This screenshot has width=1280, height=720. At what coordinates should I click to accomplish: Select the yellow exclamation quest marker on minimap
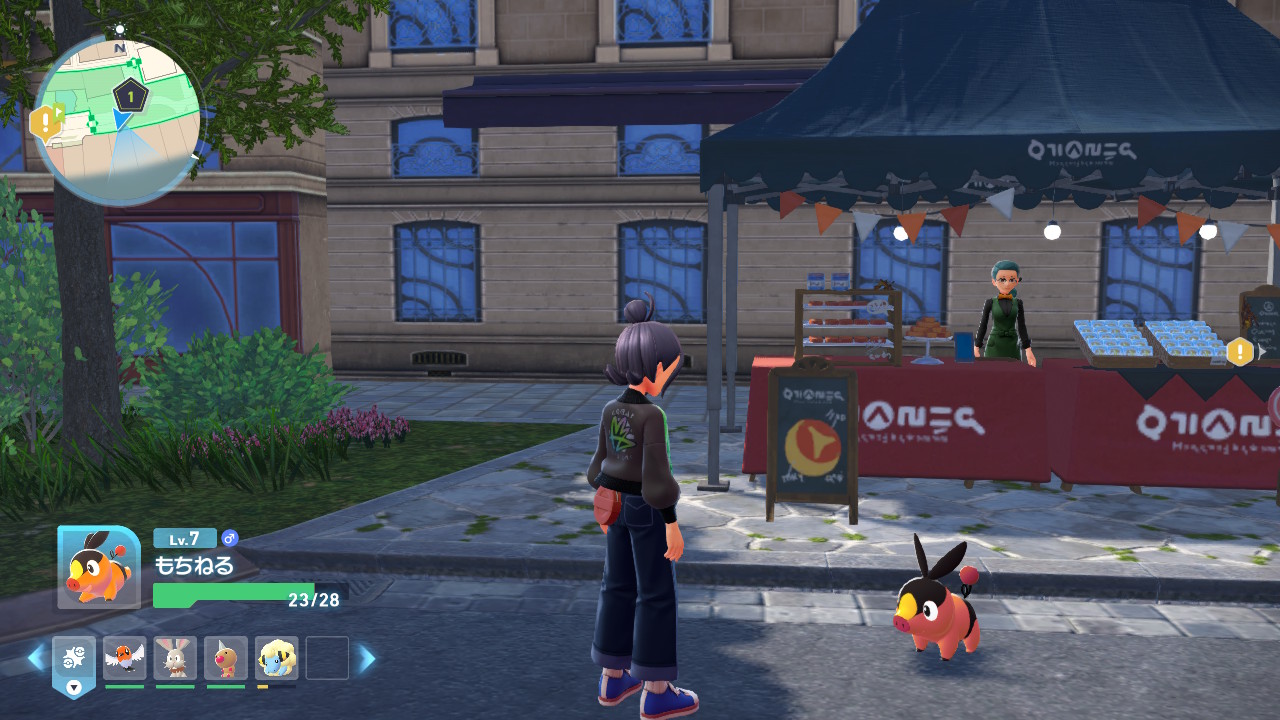point(45,123)
